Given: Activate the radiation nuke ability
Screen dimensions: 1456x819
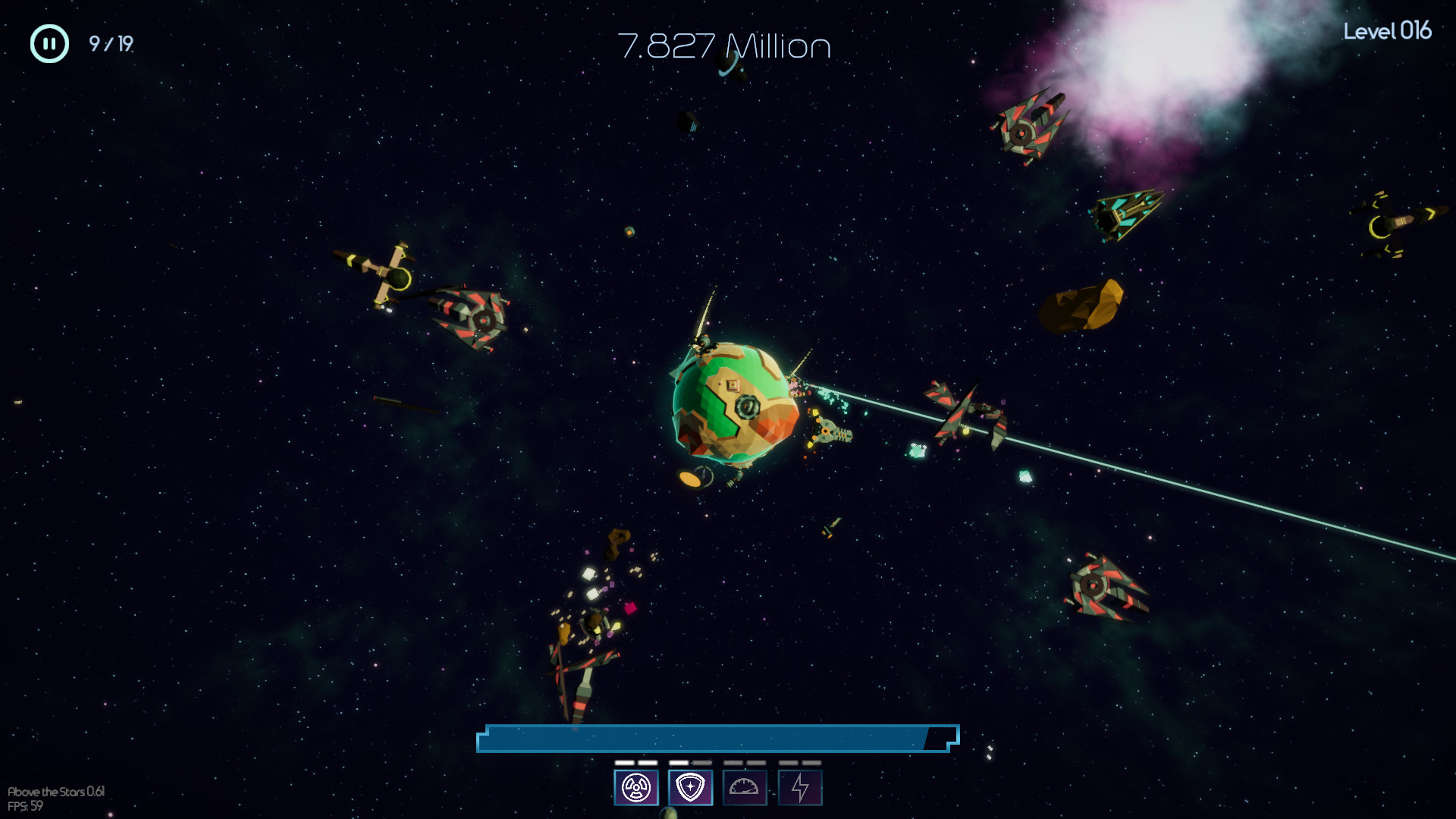Looking at the screenshot, I should (635, 788).
